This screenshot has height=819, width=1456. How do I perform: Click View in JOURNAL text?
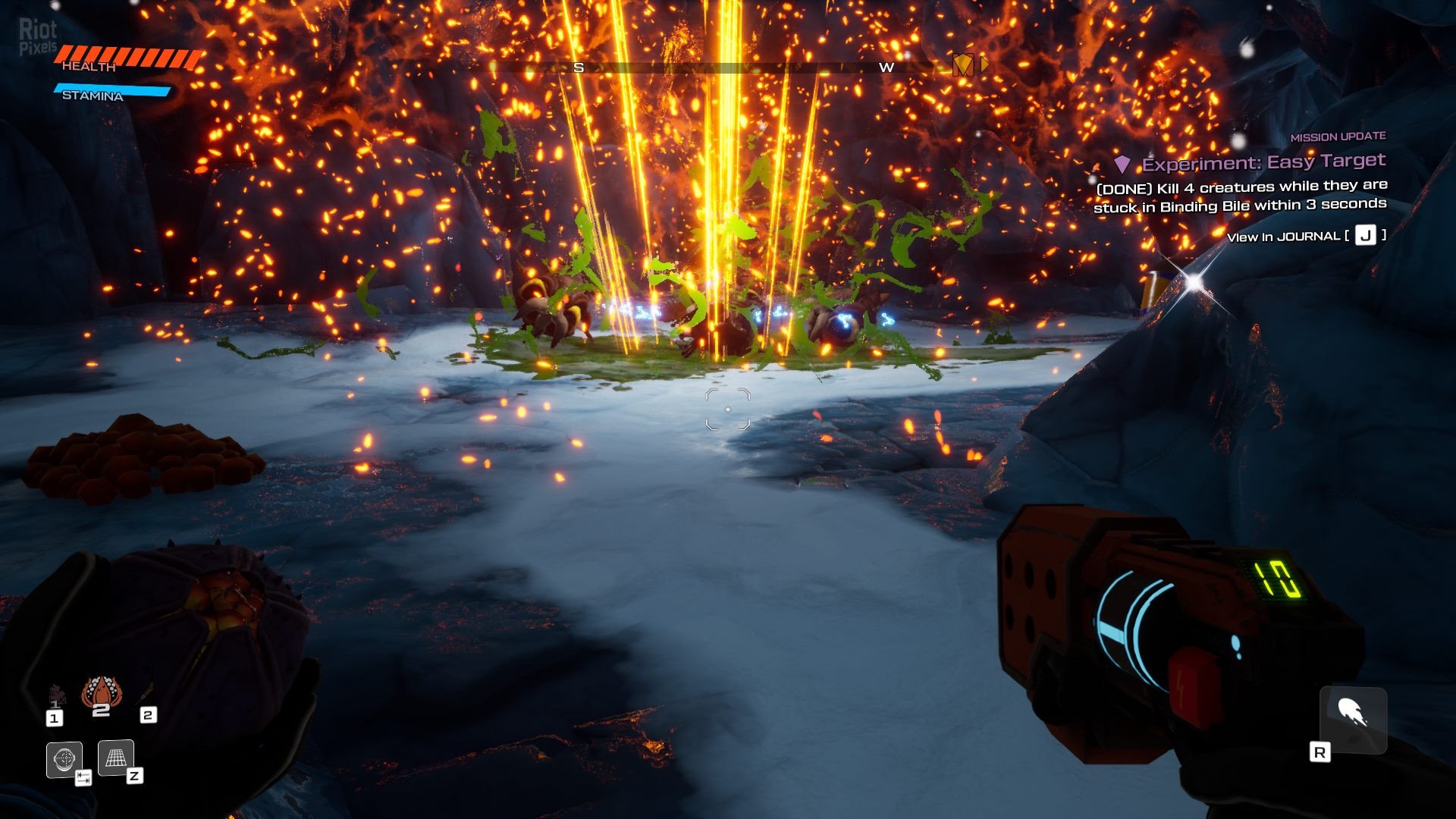coord(1283,237)
